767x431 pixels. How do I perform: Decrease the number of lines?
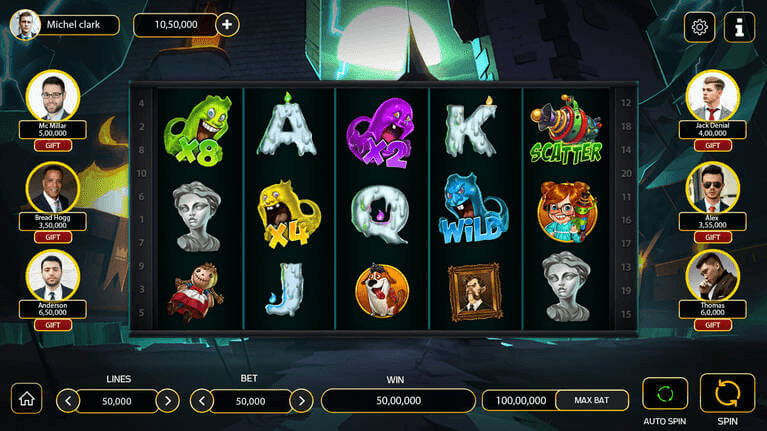[x=68, y=401]
